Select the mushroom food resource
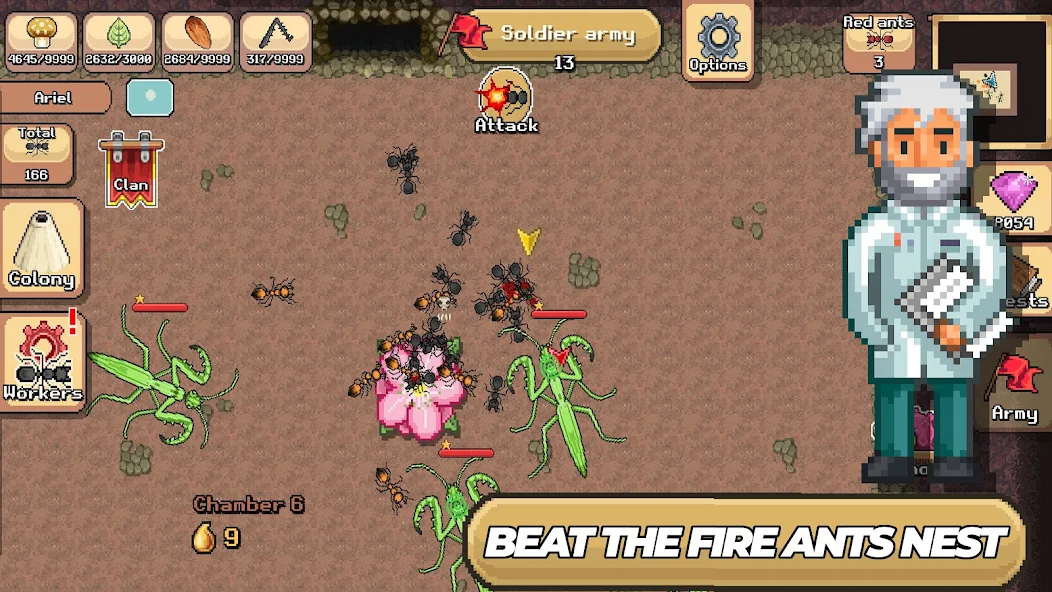The height and width of the screenshot is (592, 1052). (41, 40)
